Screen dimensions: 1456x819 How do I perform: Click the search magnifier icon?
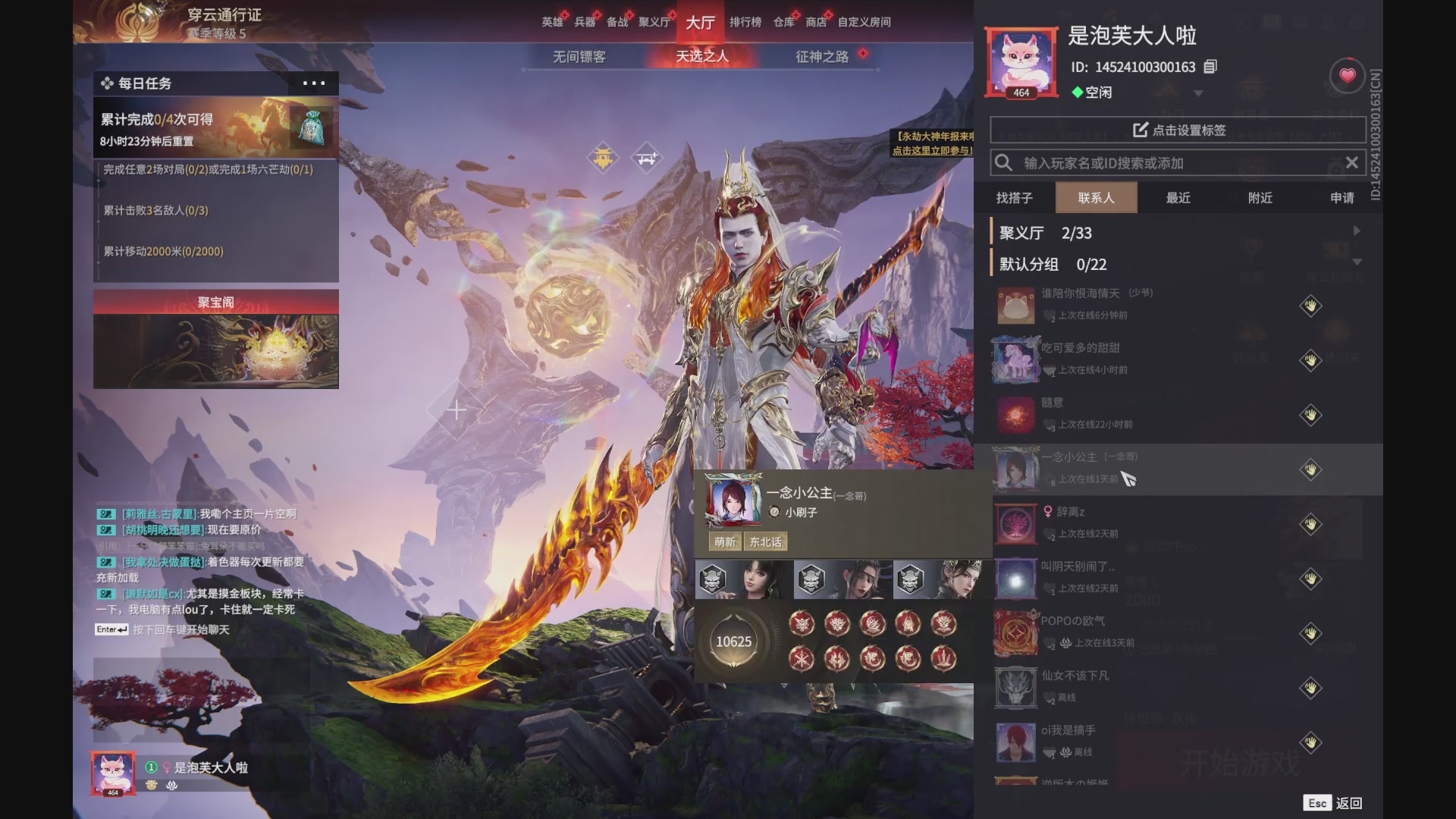(x=1005, y=162)
